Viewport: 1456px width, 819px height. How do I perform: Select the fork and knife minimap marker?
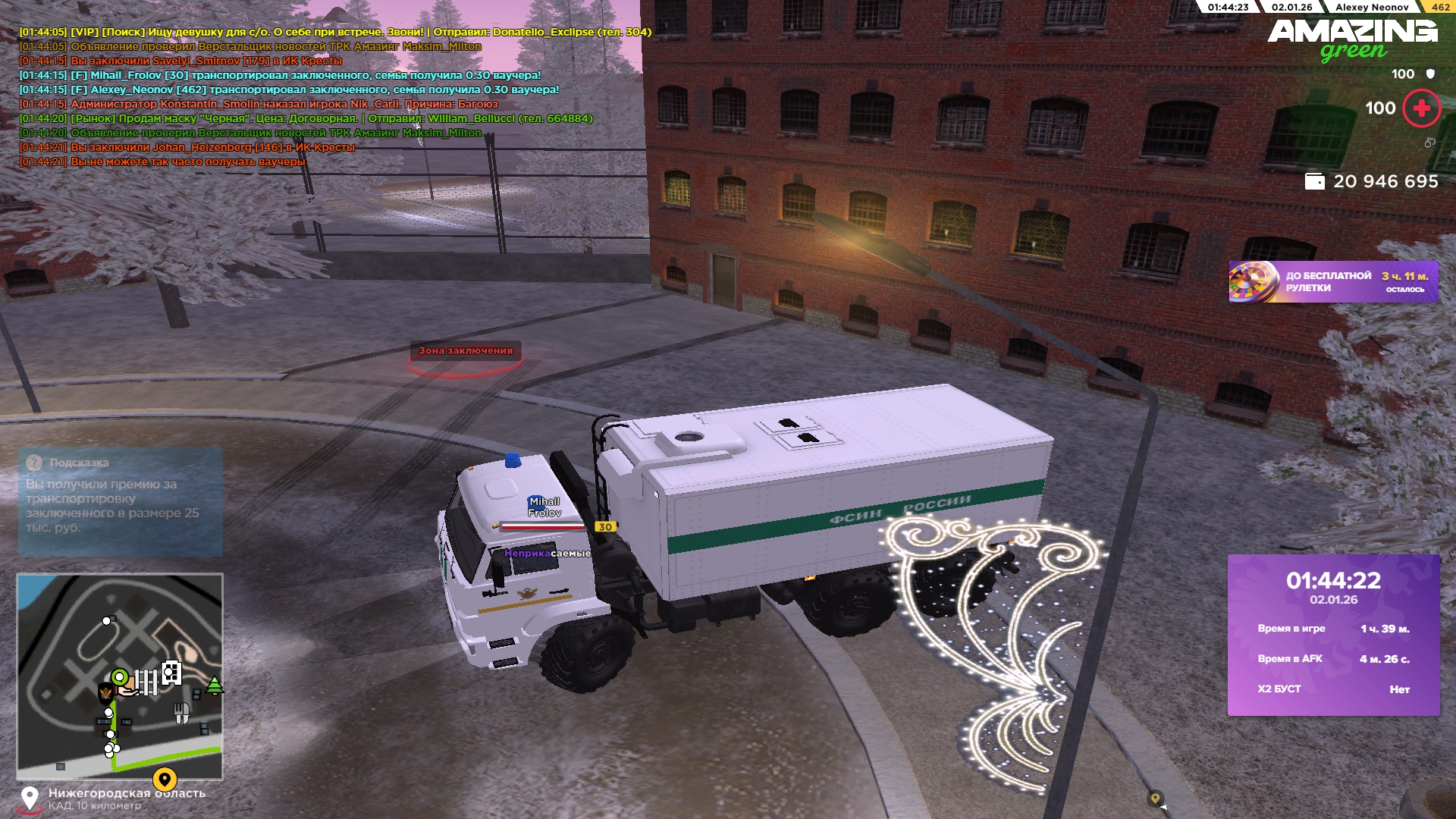point(181,713)
